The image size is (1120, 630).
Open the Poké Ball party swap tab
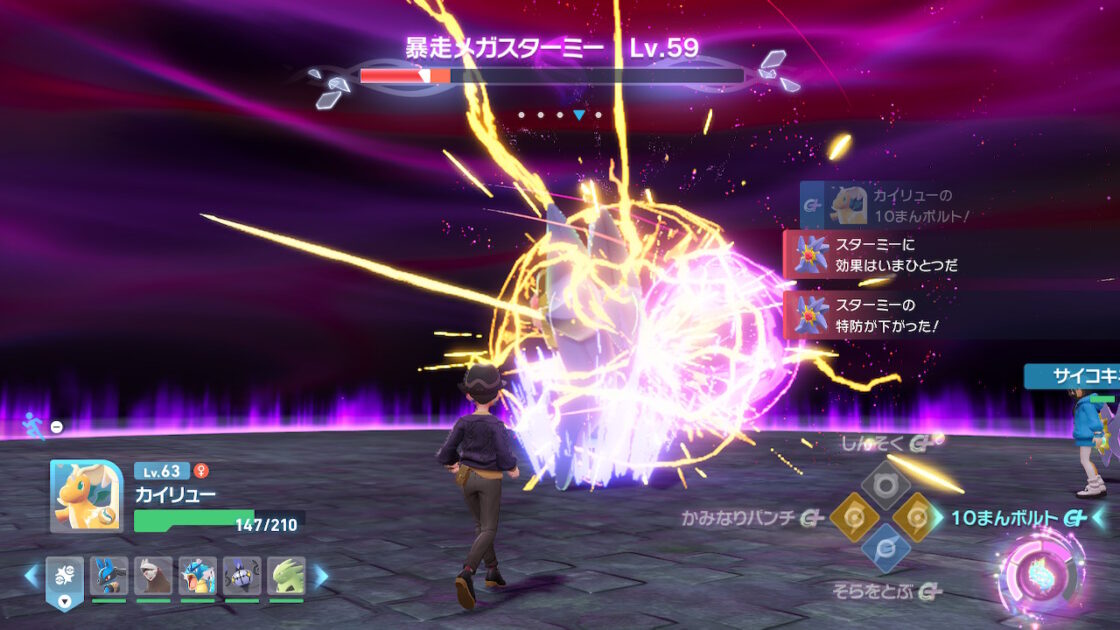[x=65, y=580]
